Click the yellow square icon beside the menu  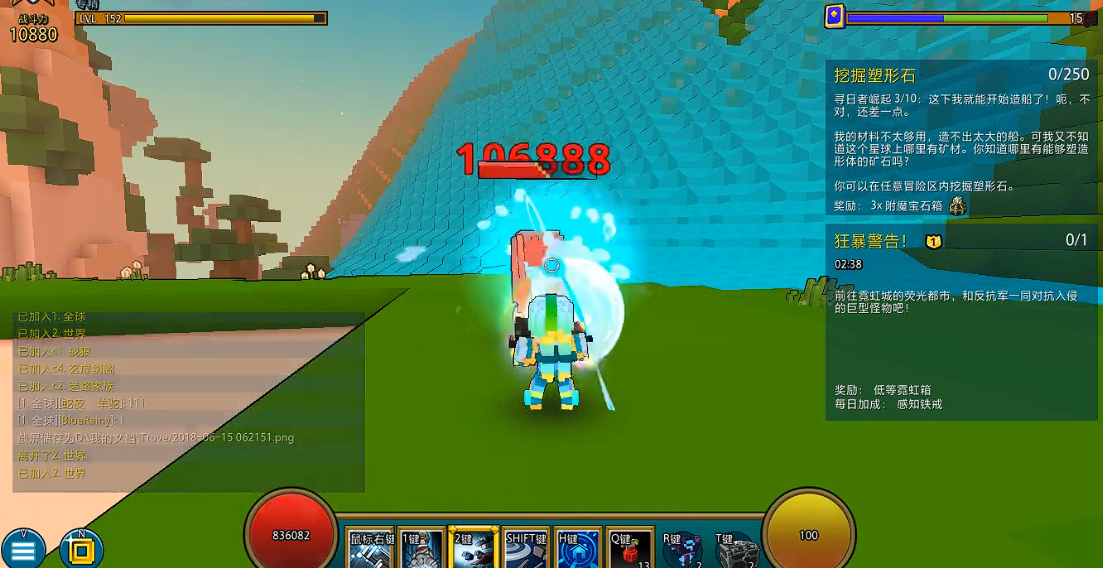(x=82, y=548)
